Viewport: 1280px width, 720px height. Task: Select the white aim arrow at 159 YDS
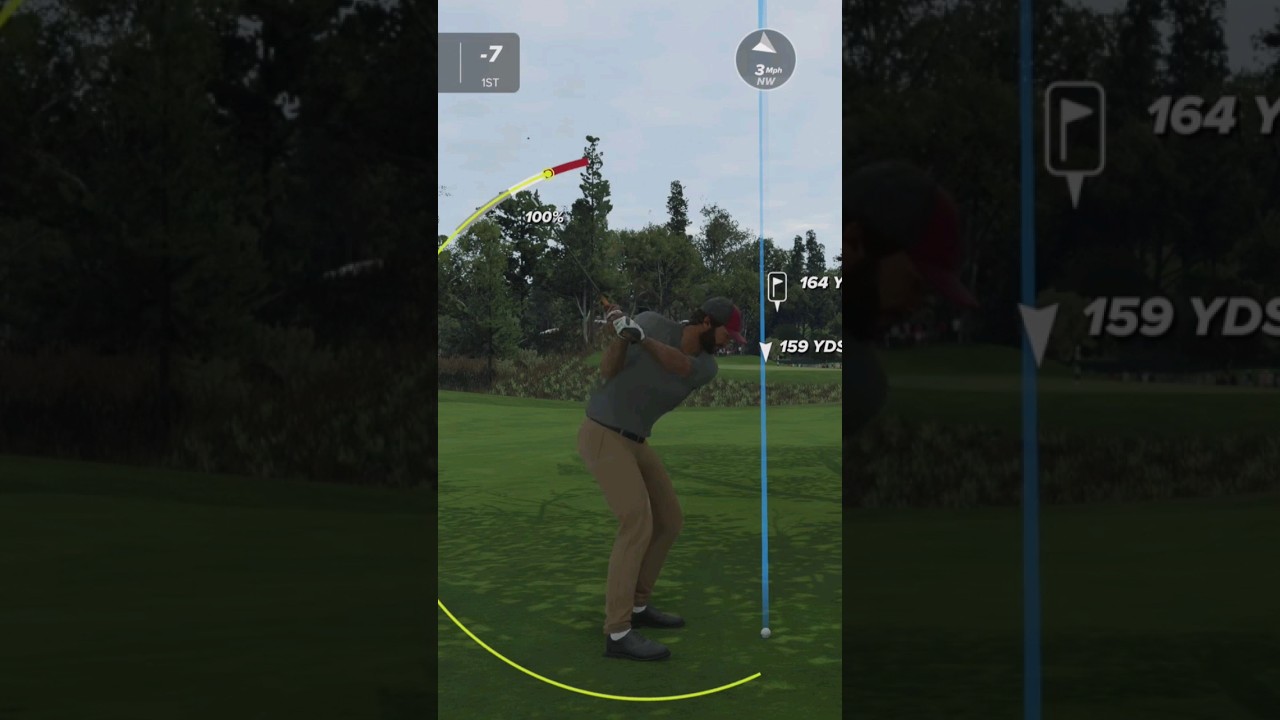[766, 351]
